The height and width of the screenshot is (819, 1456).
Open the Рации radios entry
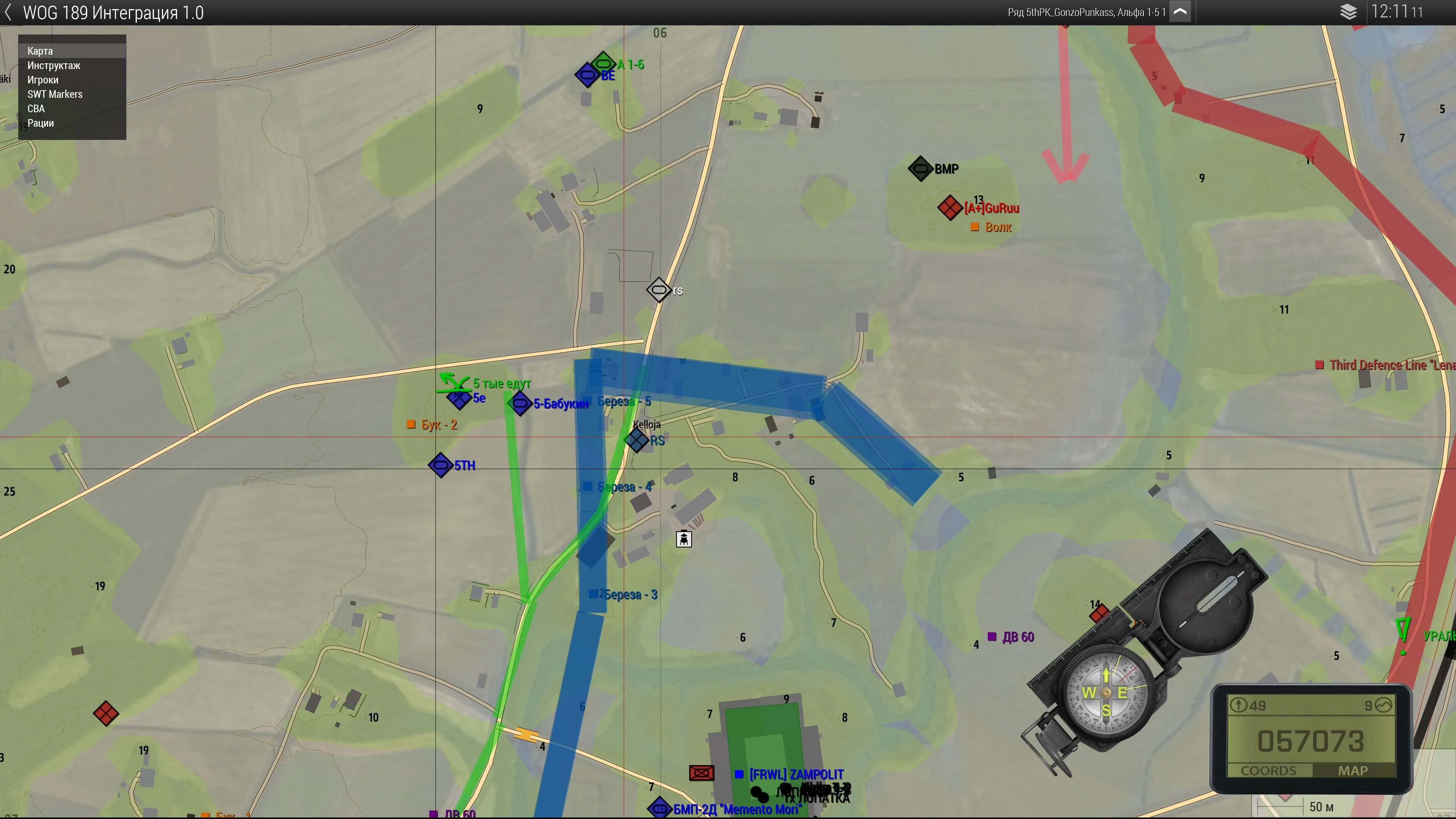coord(41,123)
